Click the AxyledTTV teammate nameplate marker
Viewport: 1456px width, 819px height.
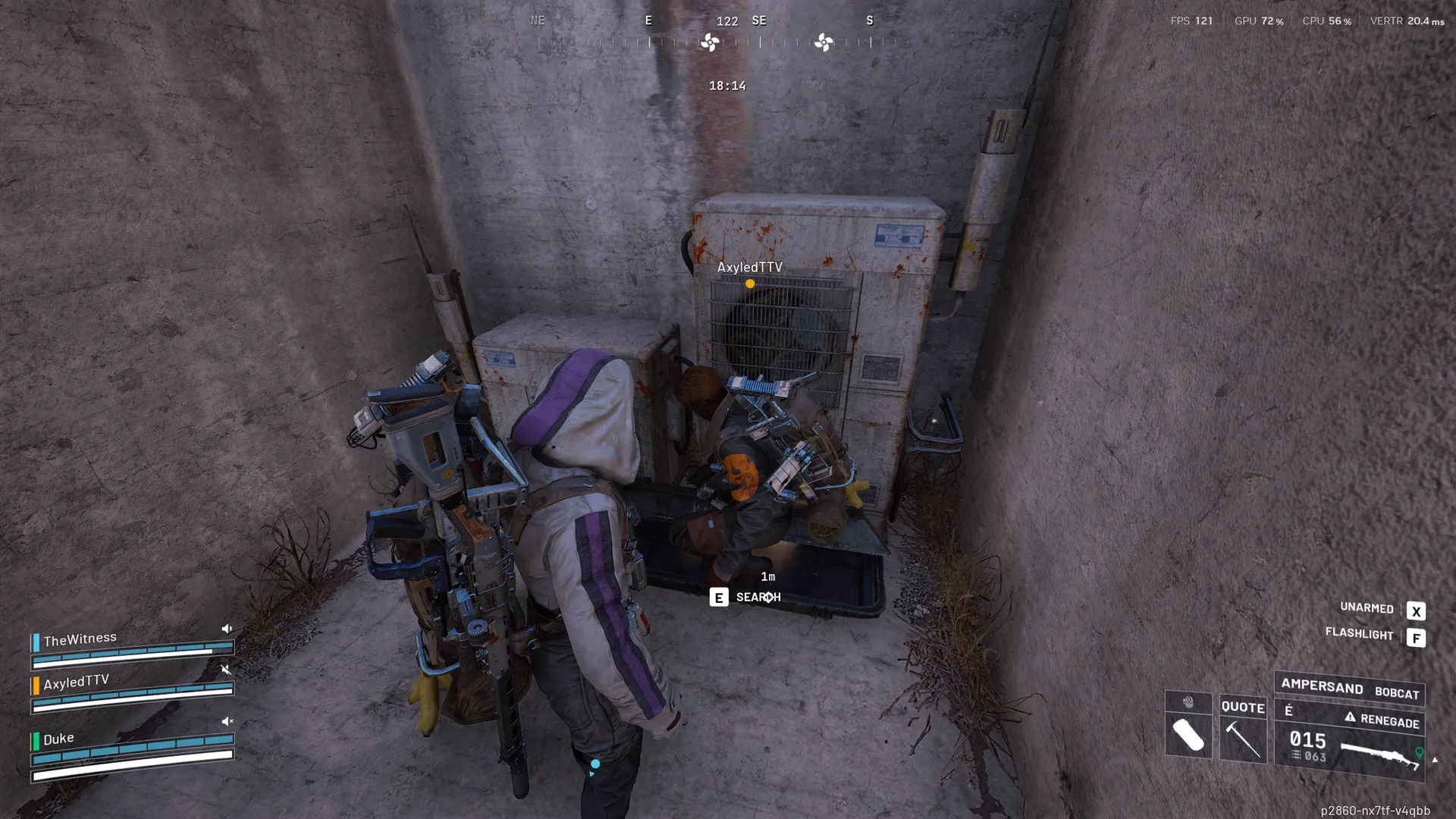tap(750, 284)
